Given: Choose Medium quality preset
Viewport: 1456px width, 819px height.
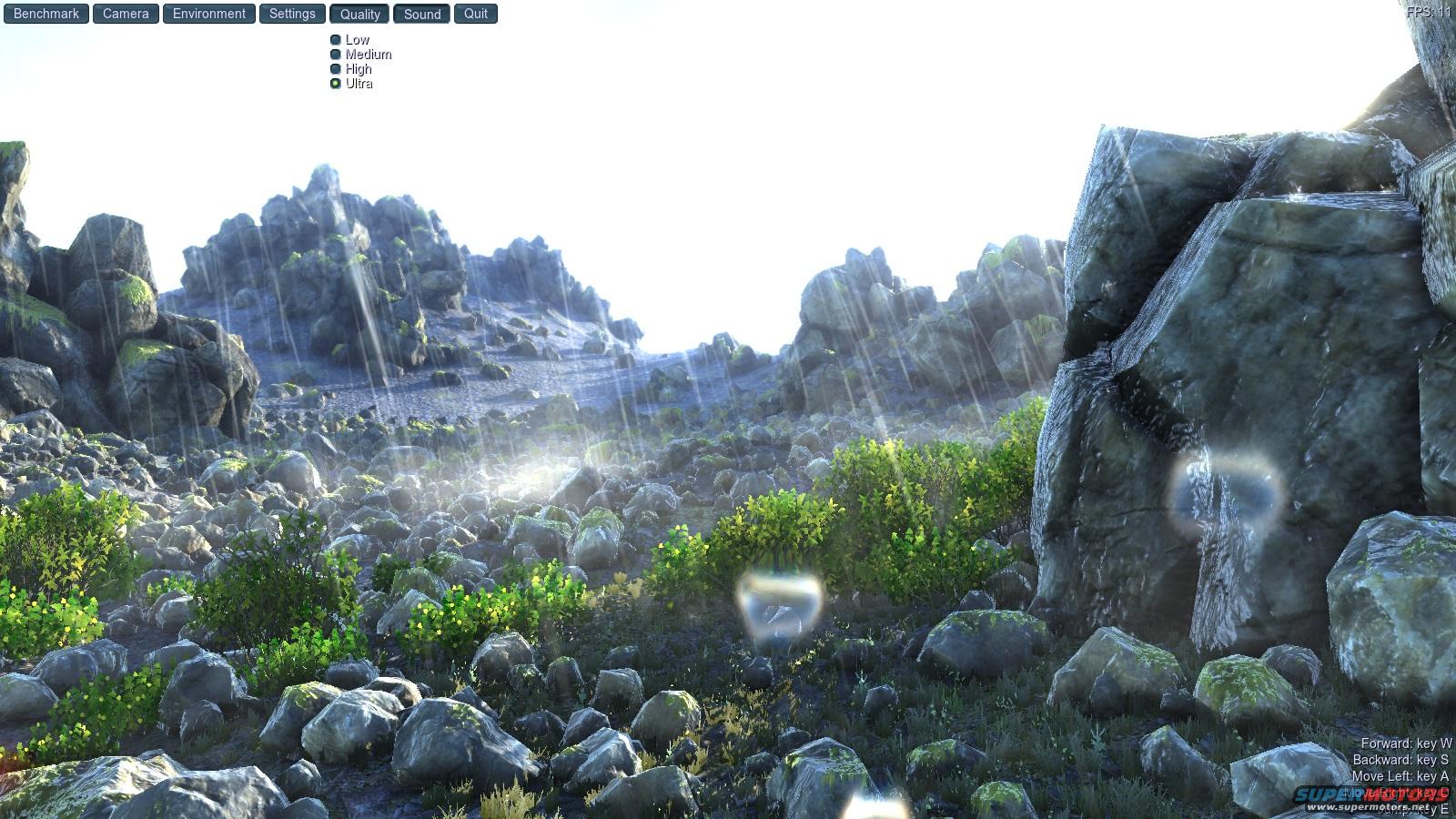Looking at the screenshot, I should coord(336,55).
